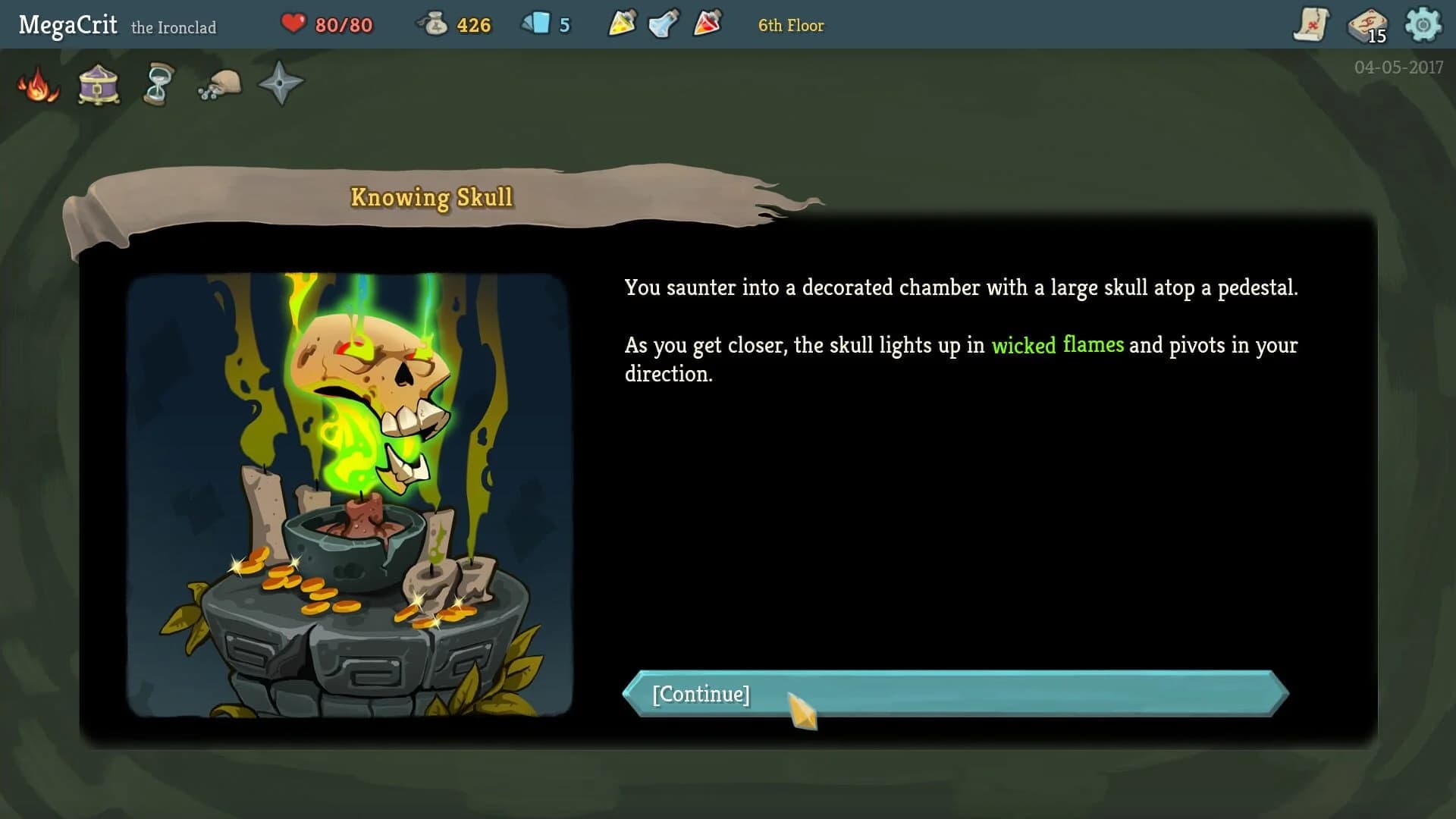This screenshot has width=1456, height=819.
Task: Select the 6th Floor label
Action: (x=790, y=25)
